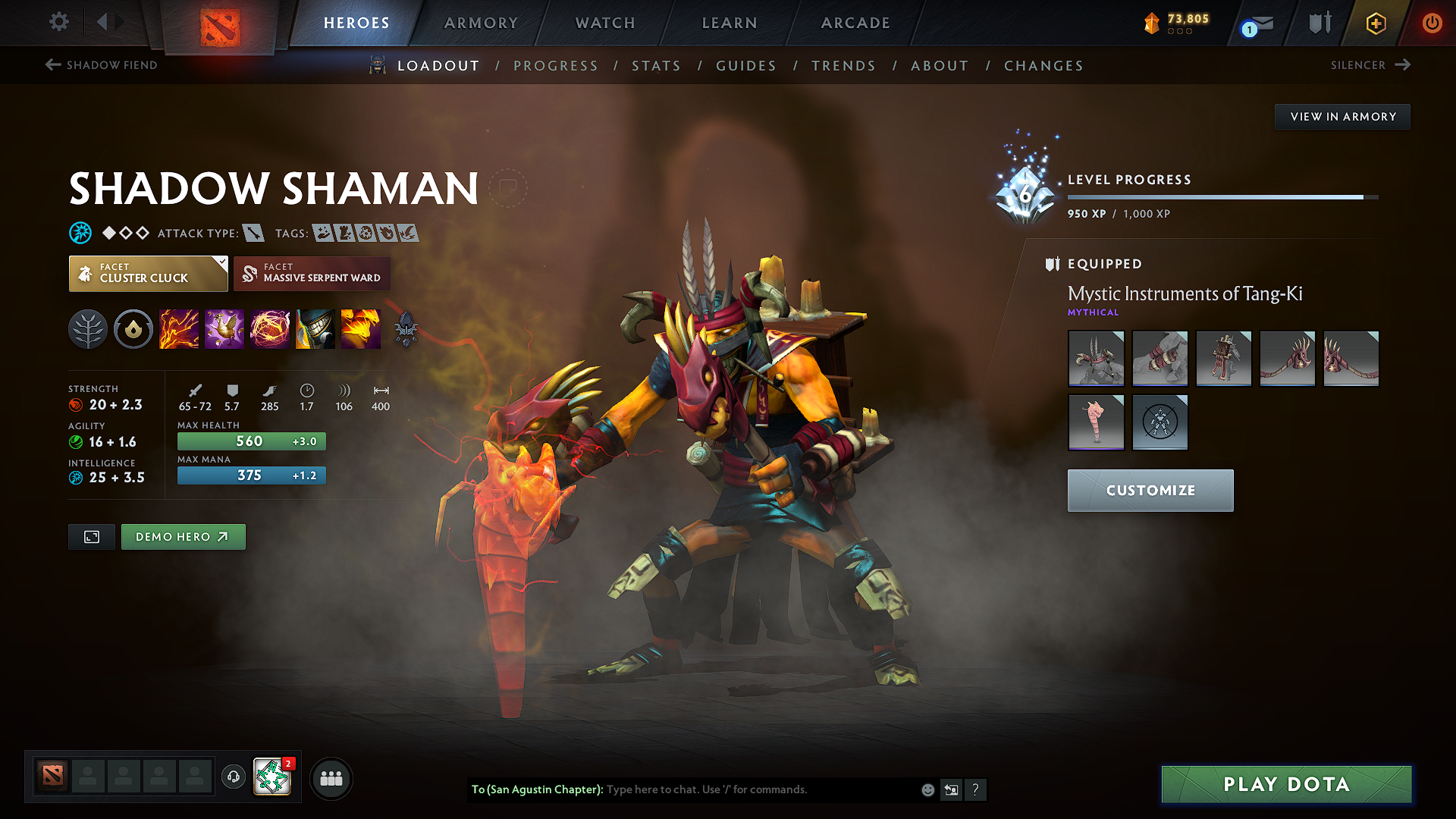This screenshot has height=819, width=1456.
Task: Open the ARCADE menu
Action: (855, 23)
